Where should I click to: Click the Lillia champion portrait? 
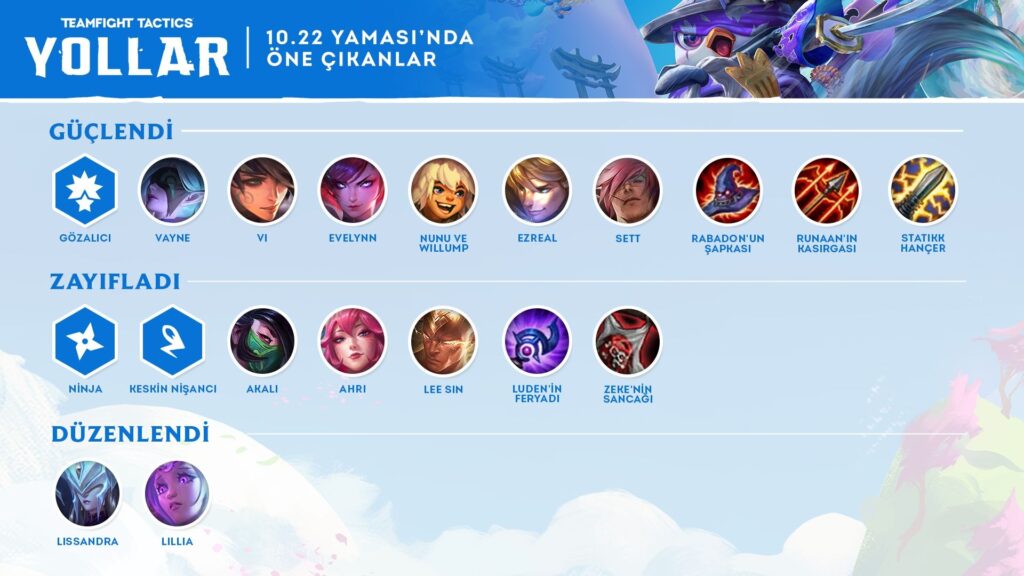pyautogui.click(x=177, y=494)
